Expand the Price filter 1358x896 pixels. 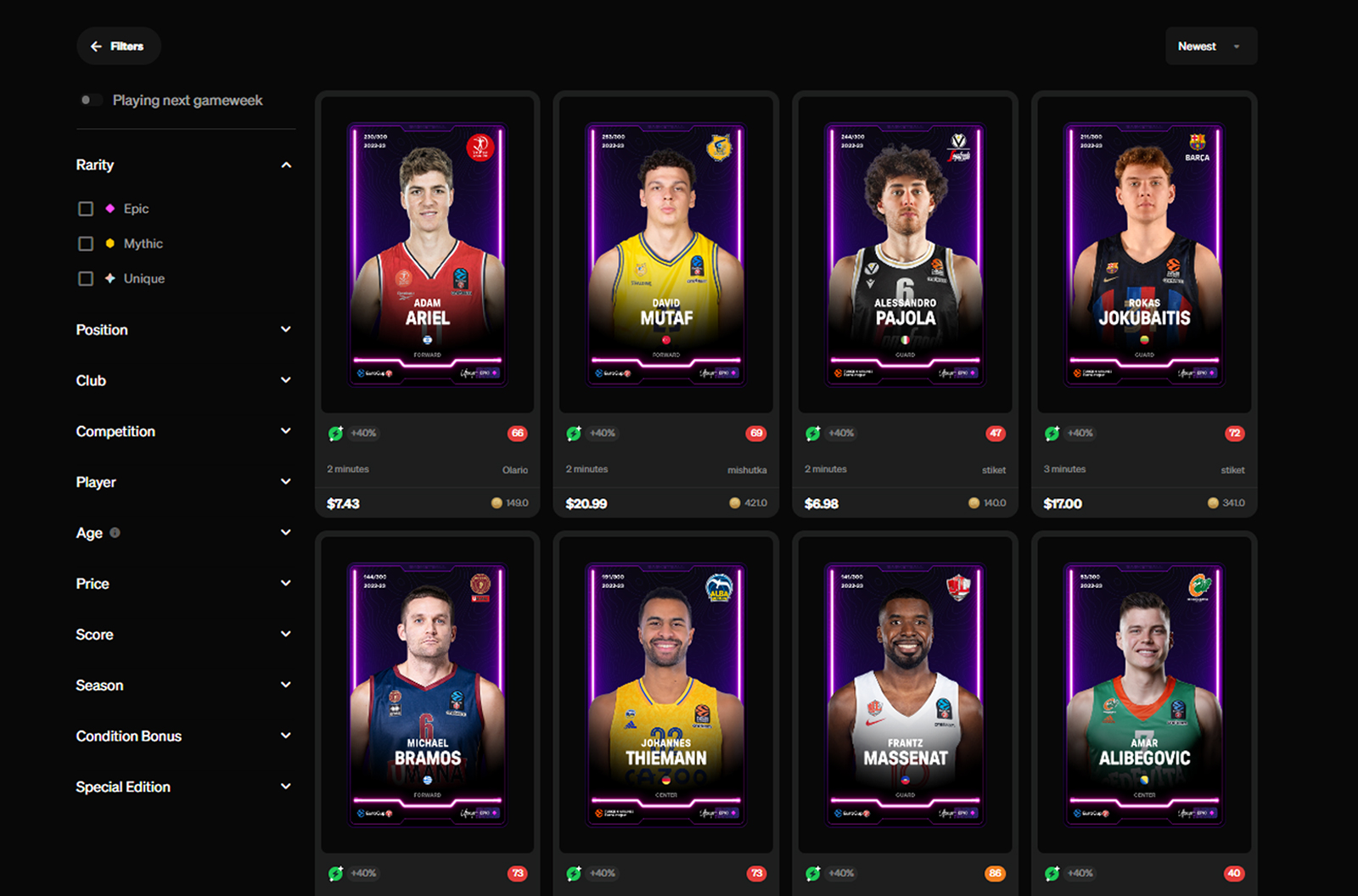pos(286,584)
